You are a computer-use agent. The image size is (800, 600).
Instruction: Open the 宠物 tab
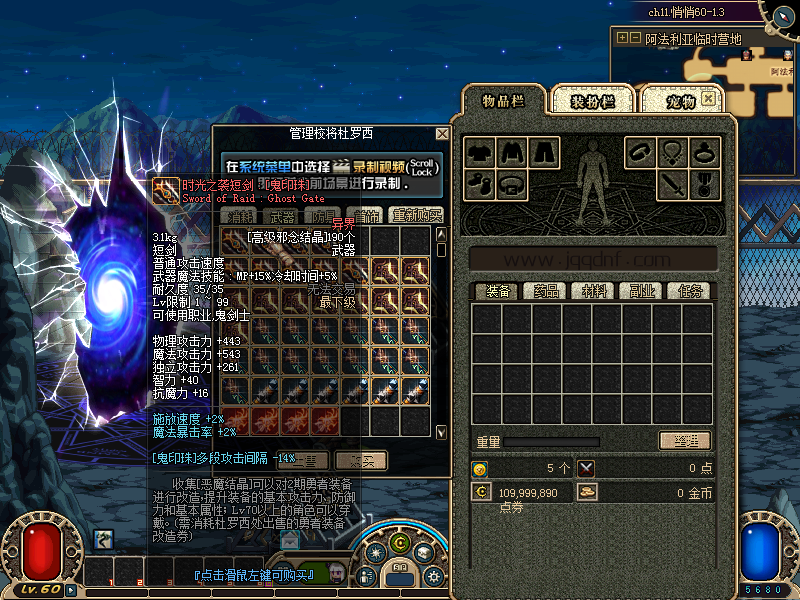click(x=680, y=102)
